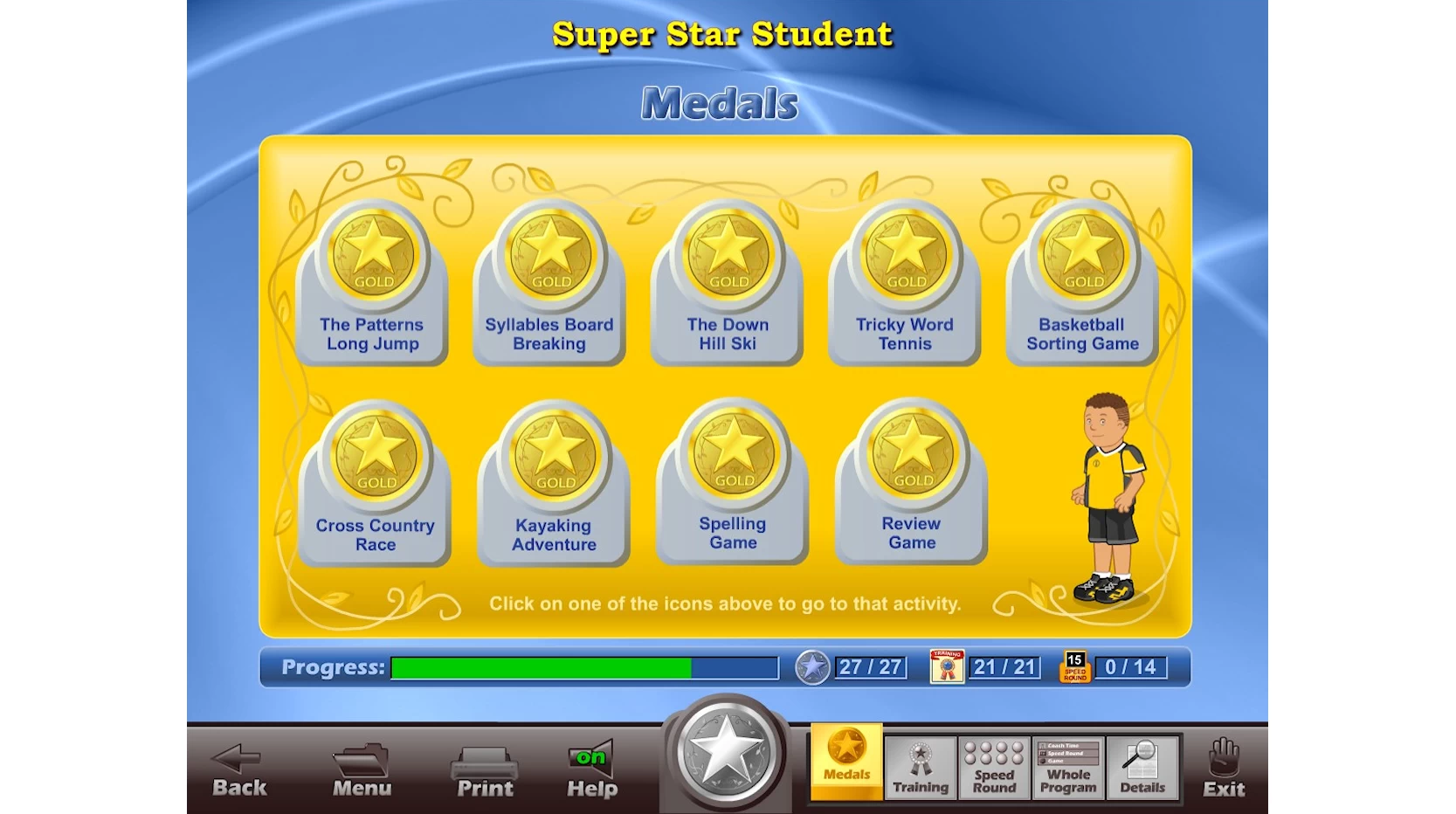Choose the Review Game medal

[912, 480]
